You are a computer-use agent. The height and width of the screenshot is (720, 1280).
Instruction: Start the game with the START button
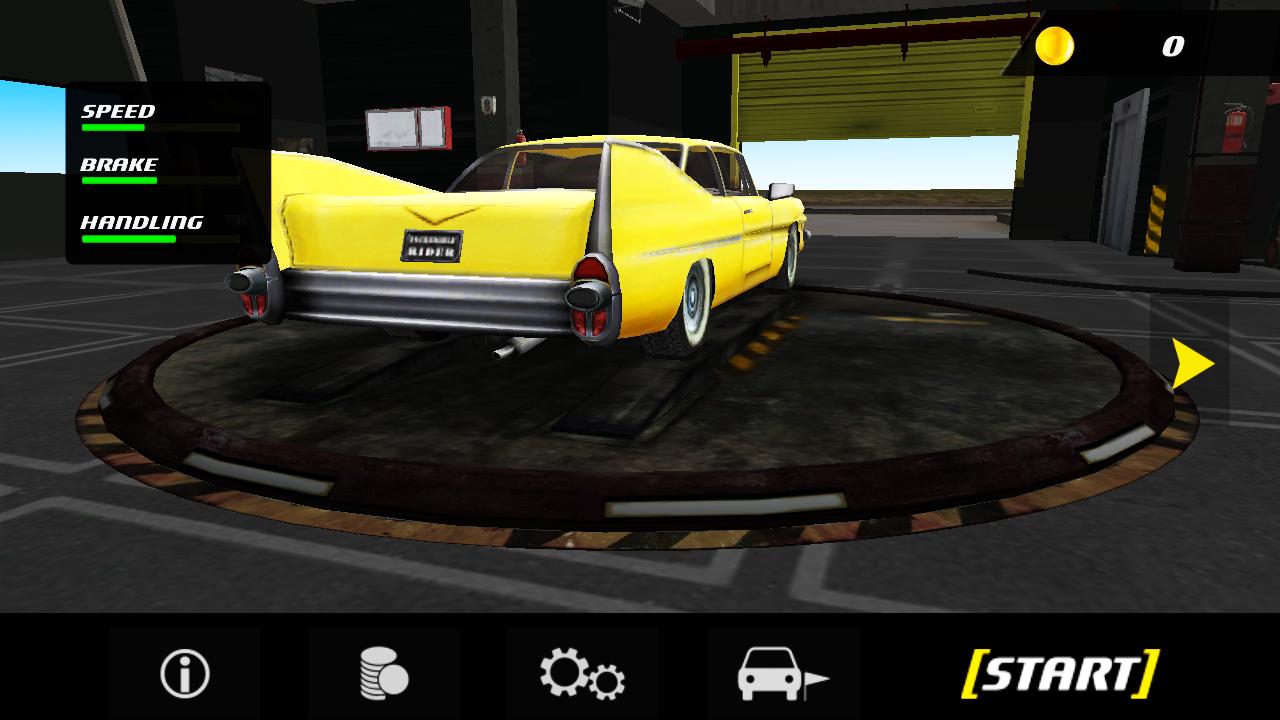(1060, 673)
